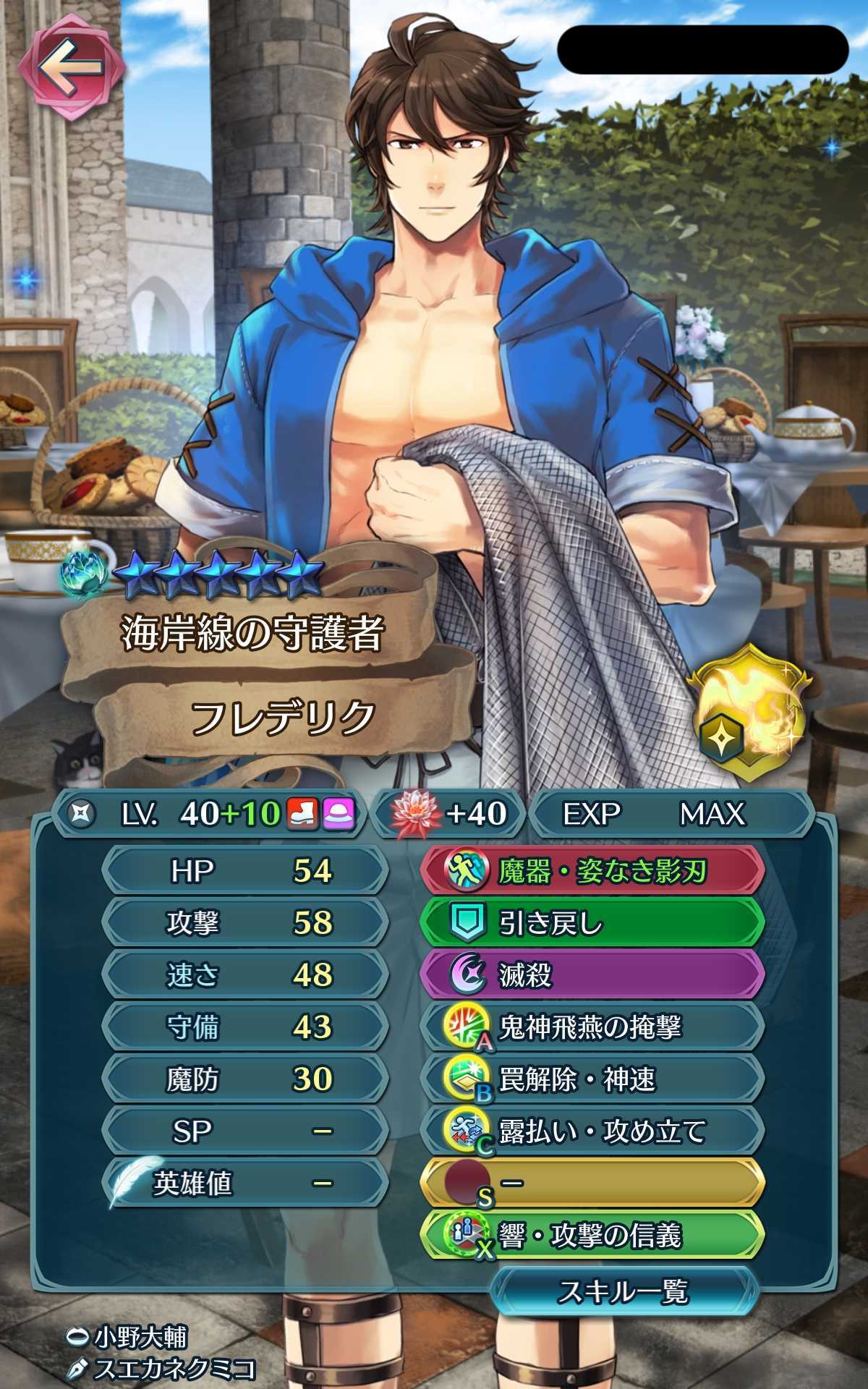Image resolution: width=868 pixels, height=1389 pixels.
Task: Select the 滅殺 special skill
Action: point(592,975)
